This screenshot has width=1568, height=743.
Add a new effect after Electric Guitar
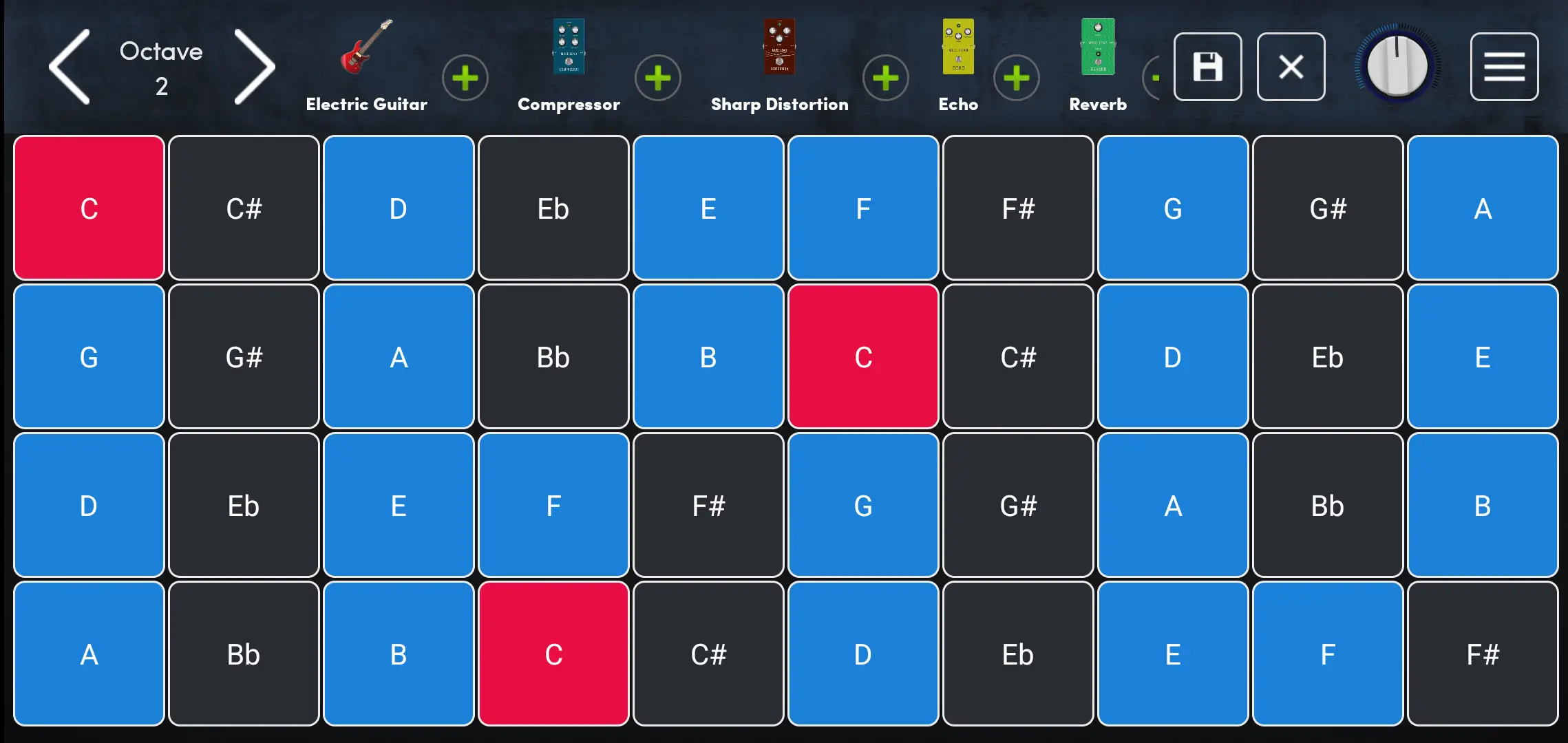pos(465,78)
